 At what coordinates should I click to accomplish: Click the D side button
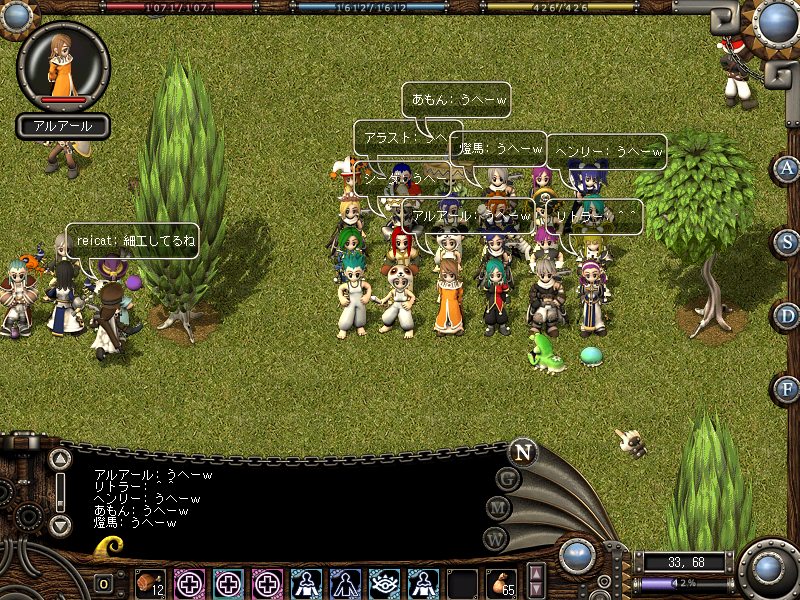[786, 316]
